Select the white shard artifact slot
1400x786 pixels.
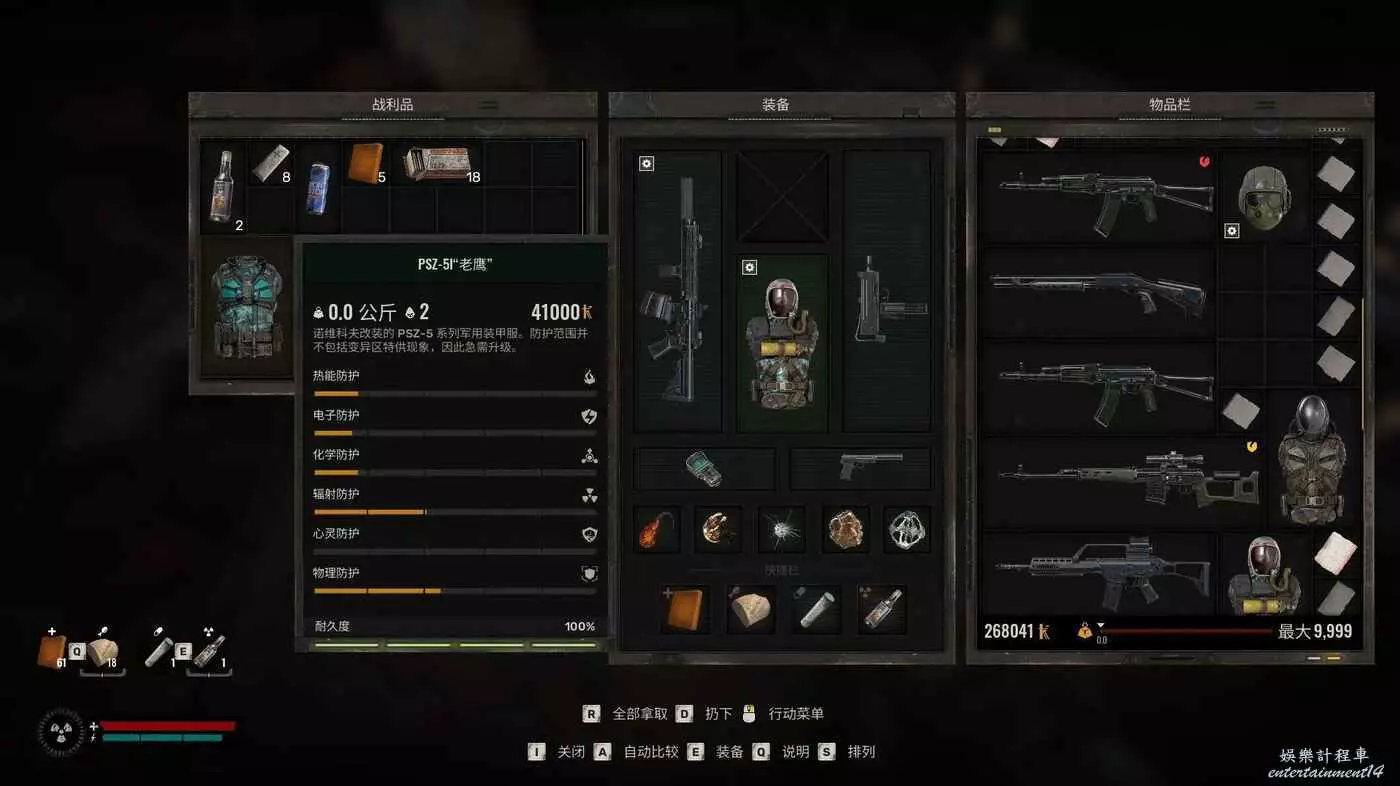pyautogui.click(x=781, y=529)
